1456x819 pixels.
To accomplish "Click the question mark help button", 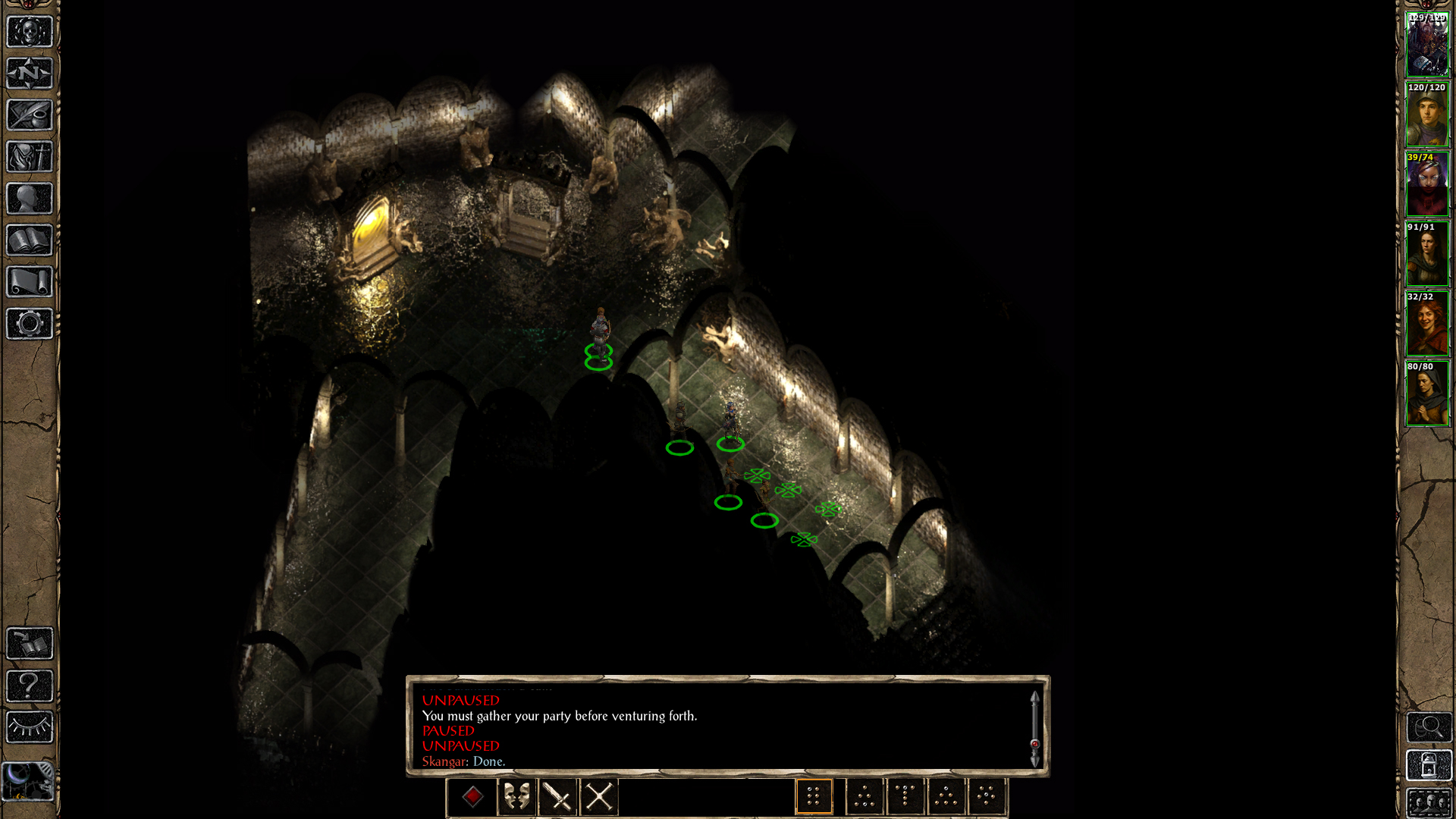I will 30,686.
